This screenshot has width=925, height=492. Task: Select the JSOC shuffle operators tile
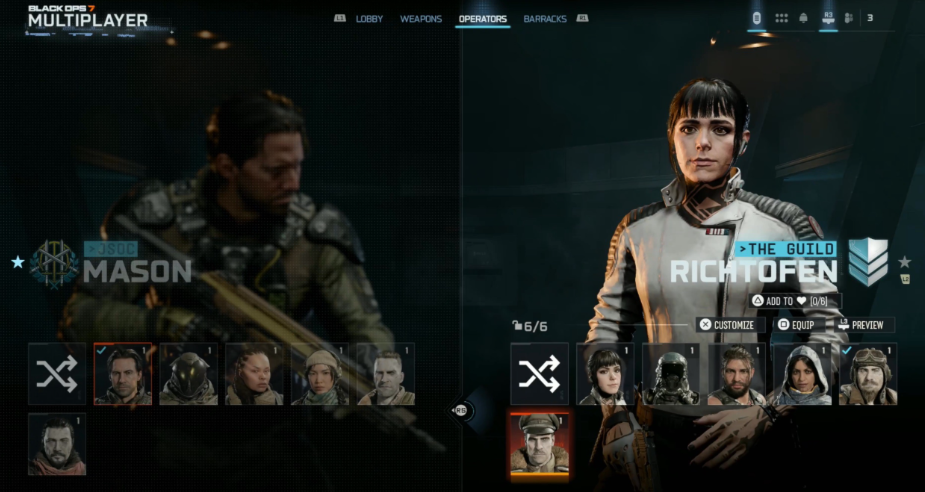(x=57, y=374)
